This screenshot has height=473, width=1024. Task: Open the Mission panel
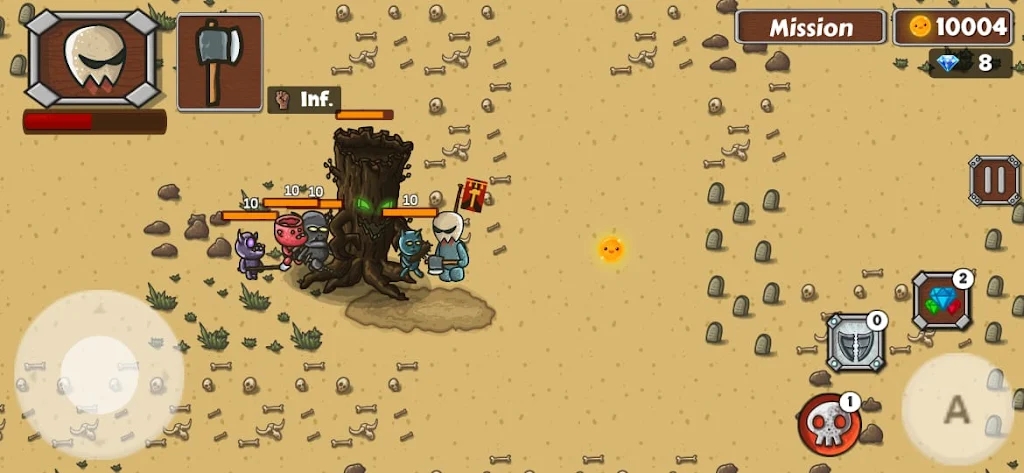(810, 27)
